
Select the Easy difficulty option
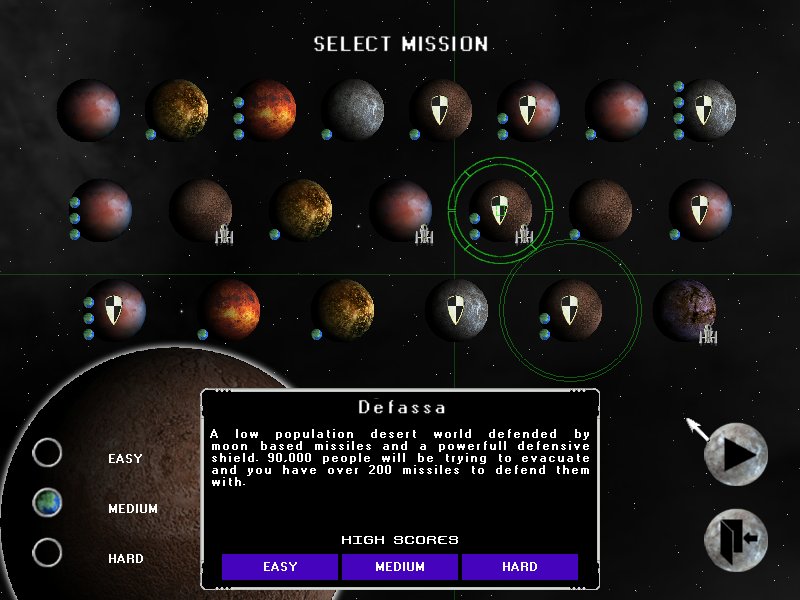pyautogui.click(x=47, y=454)
